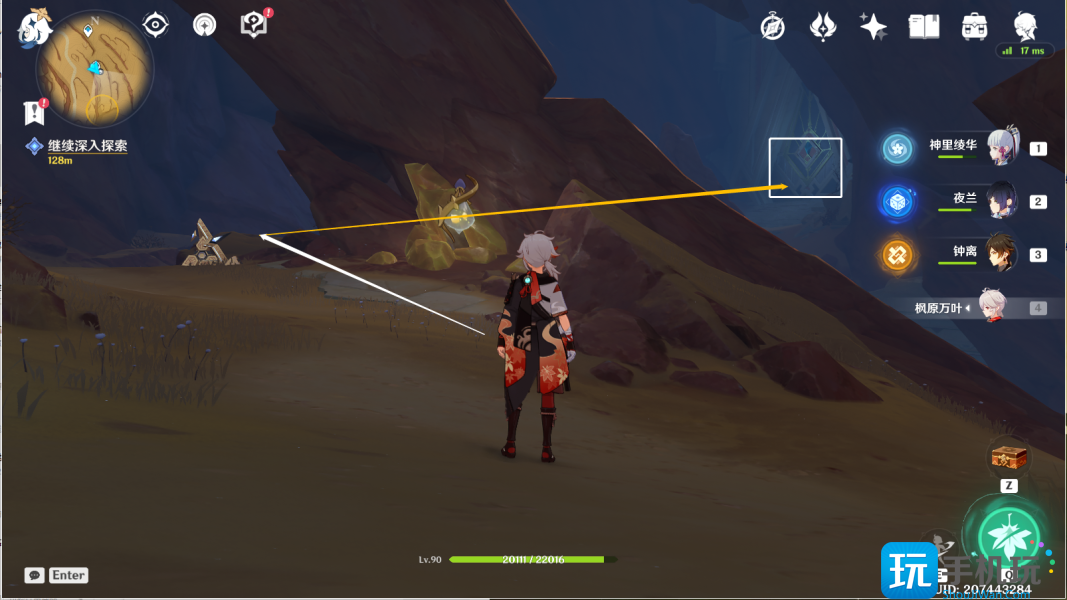Viewport: 1067px width, 600px height.
Task: Open the character head profile screen
Action: [1025, 25]
